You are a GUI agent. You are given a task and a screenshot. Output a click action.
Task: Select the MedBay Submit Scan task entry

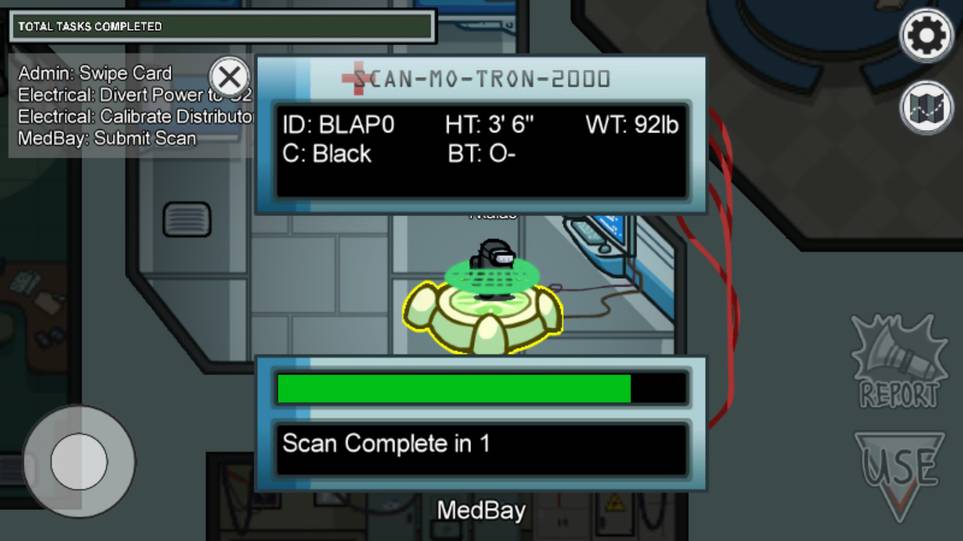coord(107,138)
